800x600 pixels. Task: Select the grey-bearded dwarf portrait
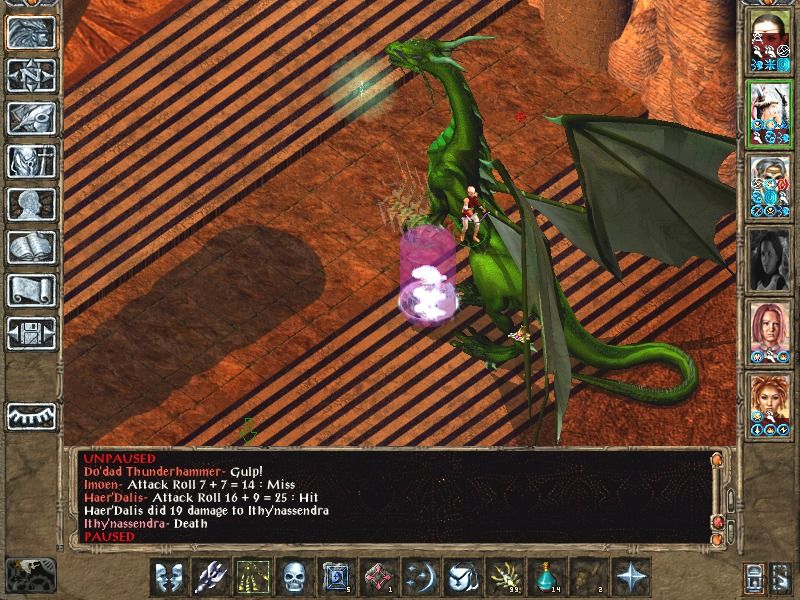(769, 185)
